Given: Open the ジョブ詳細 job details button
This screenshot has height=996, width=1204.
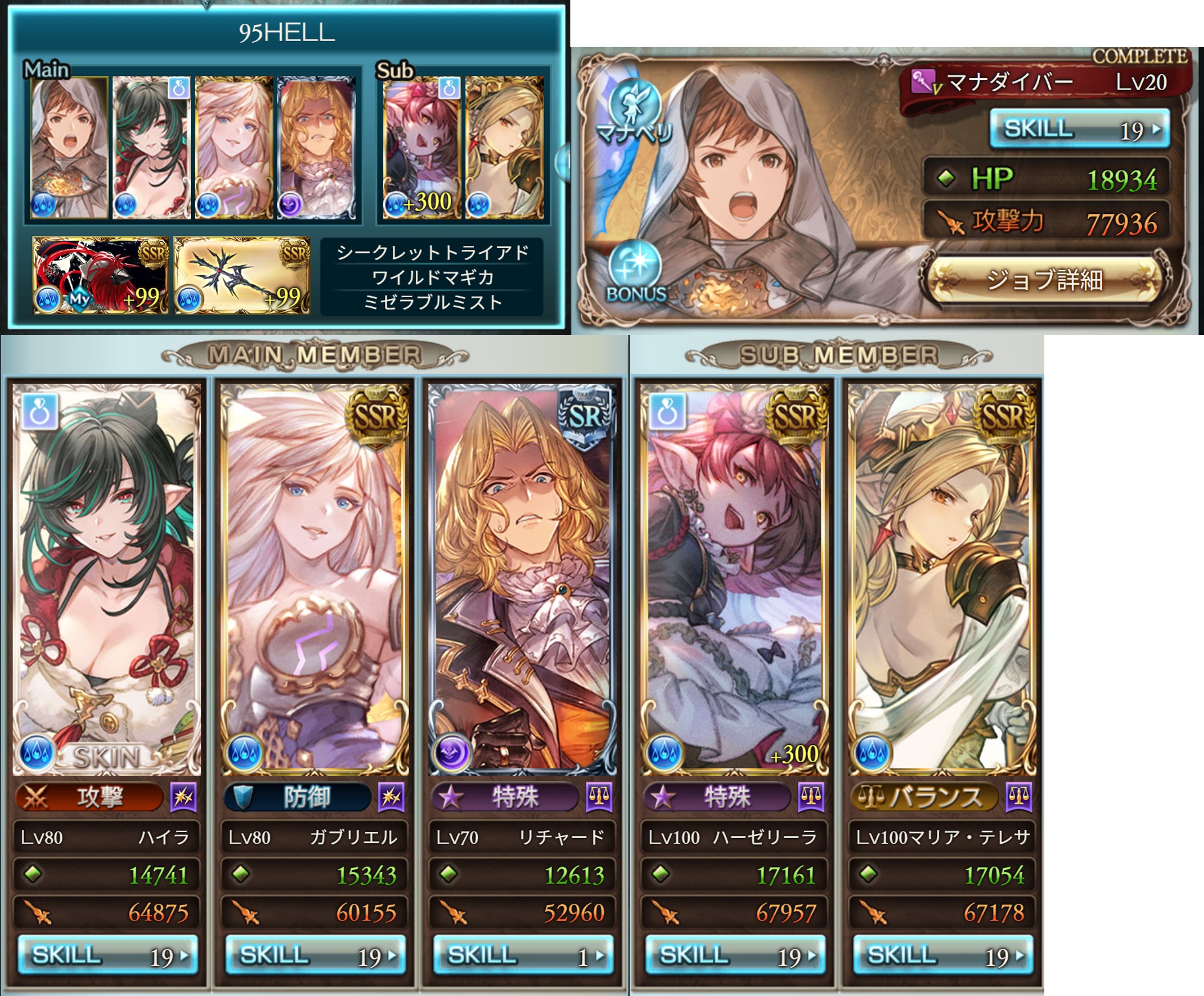Looking at the screenshot, I should pyautogui.click(x=1044, y=280).
